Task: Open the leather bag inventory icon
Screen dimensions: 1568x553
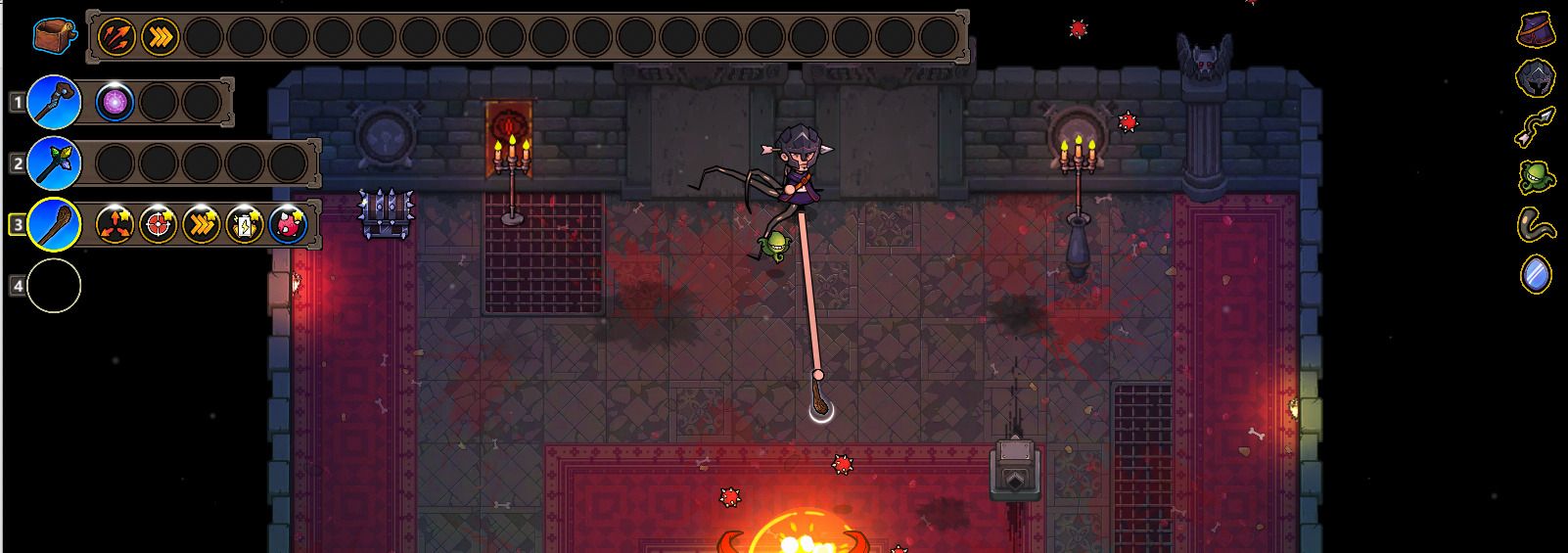Action: [53, 37]
